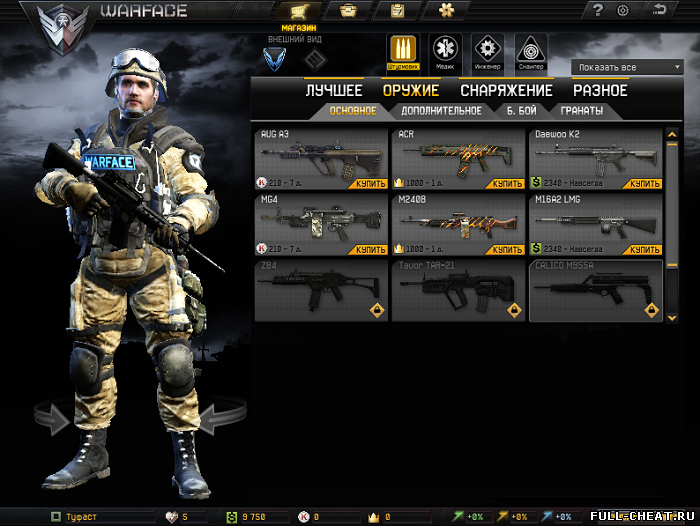Screen dimensions: 700x526
Task: Switch to the Гранаты subtab
Action: pyautogui.click(x=581, y=111)
